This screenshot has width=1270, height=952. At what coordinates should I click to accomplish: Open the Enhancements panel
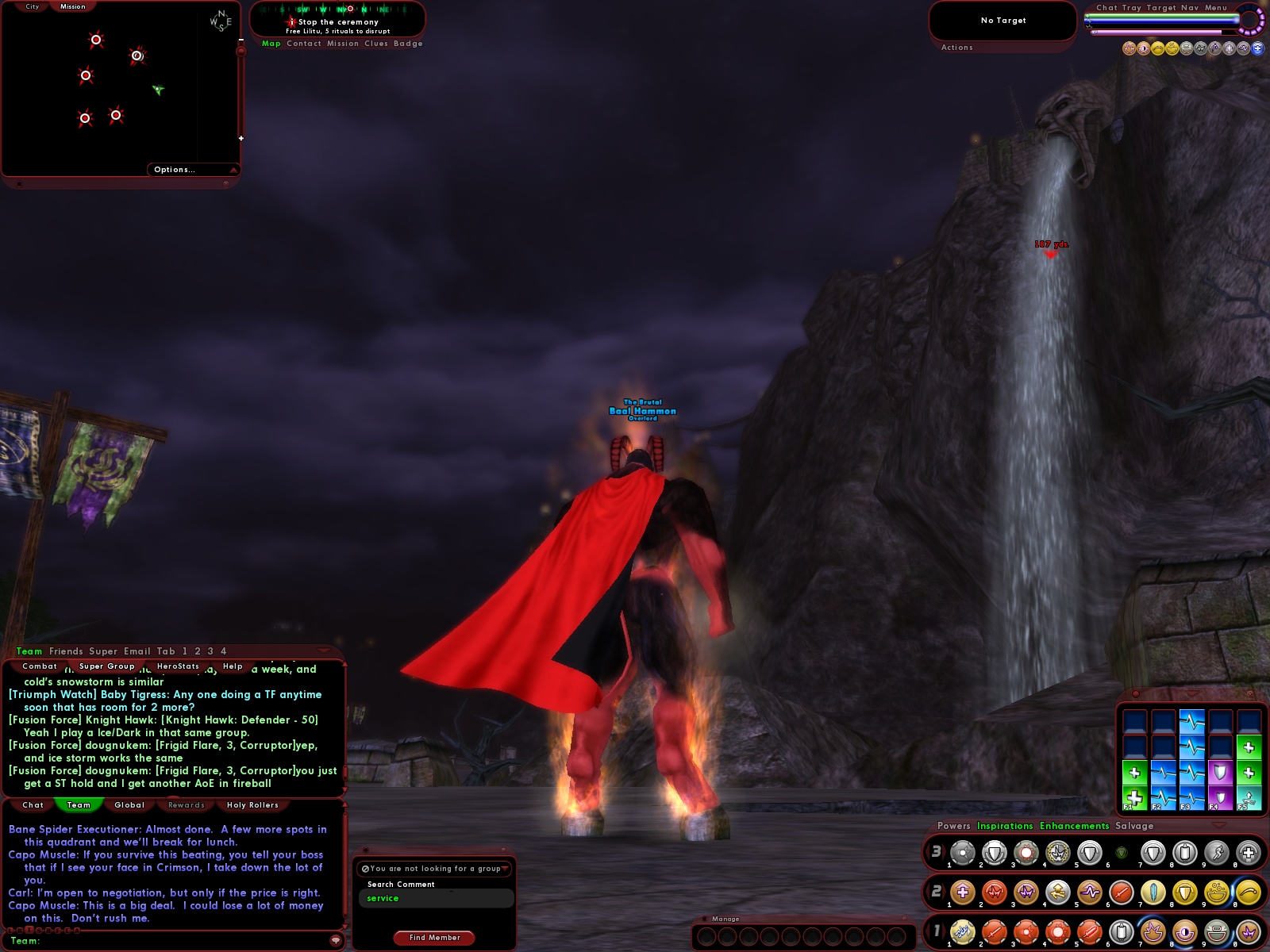click(x=1074, y=826)
